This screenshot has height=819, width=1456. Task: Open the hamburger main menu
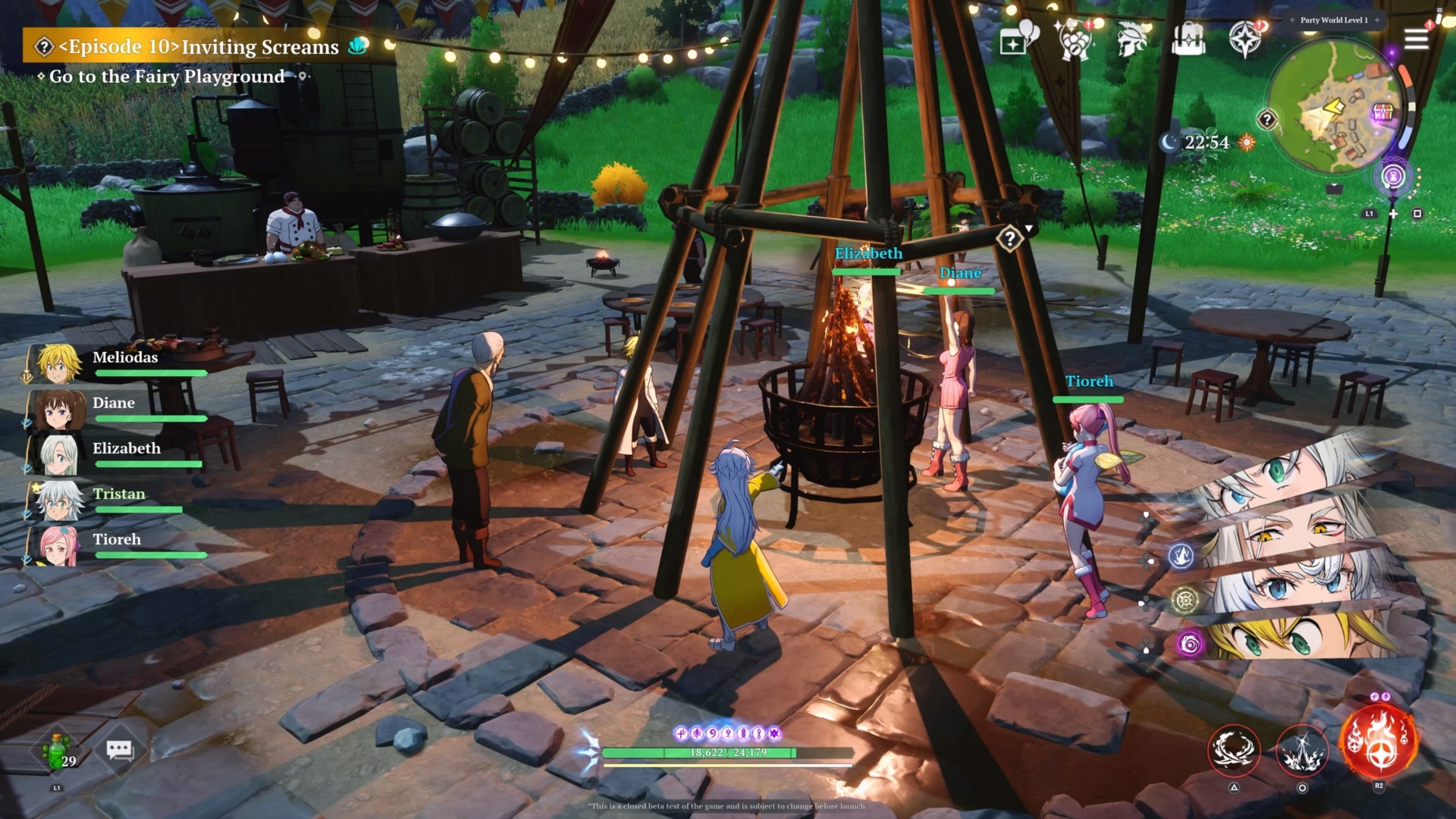coord(1416,39)
